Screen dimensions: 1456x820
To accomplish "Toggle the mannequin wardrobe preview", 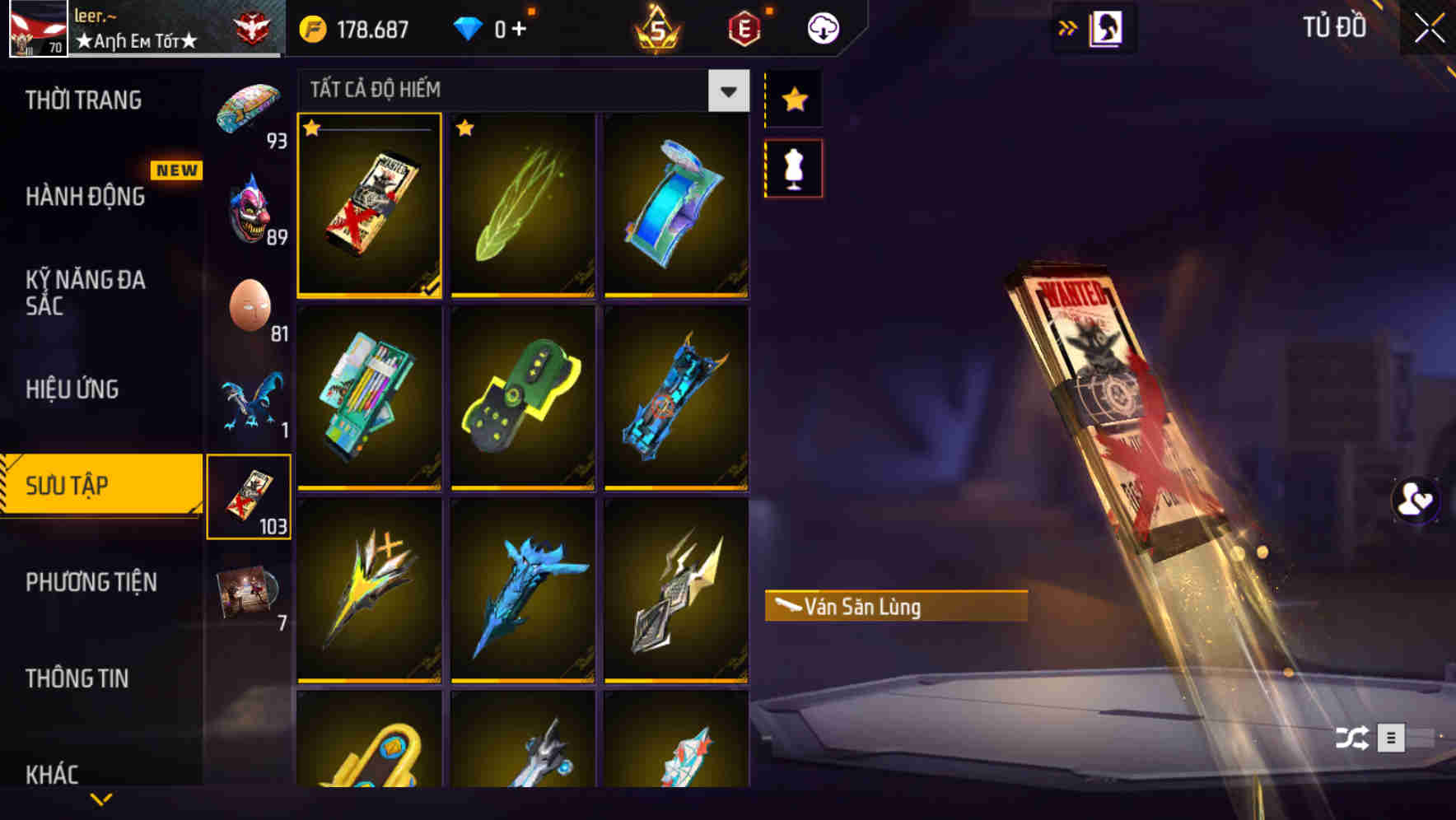I will click(x=793, y=167).
